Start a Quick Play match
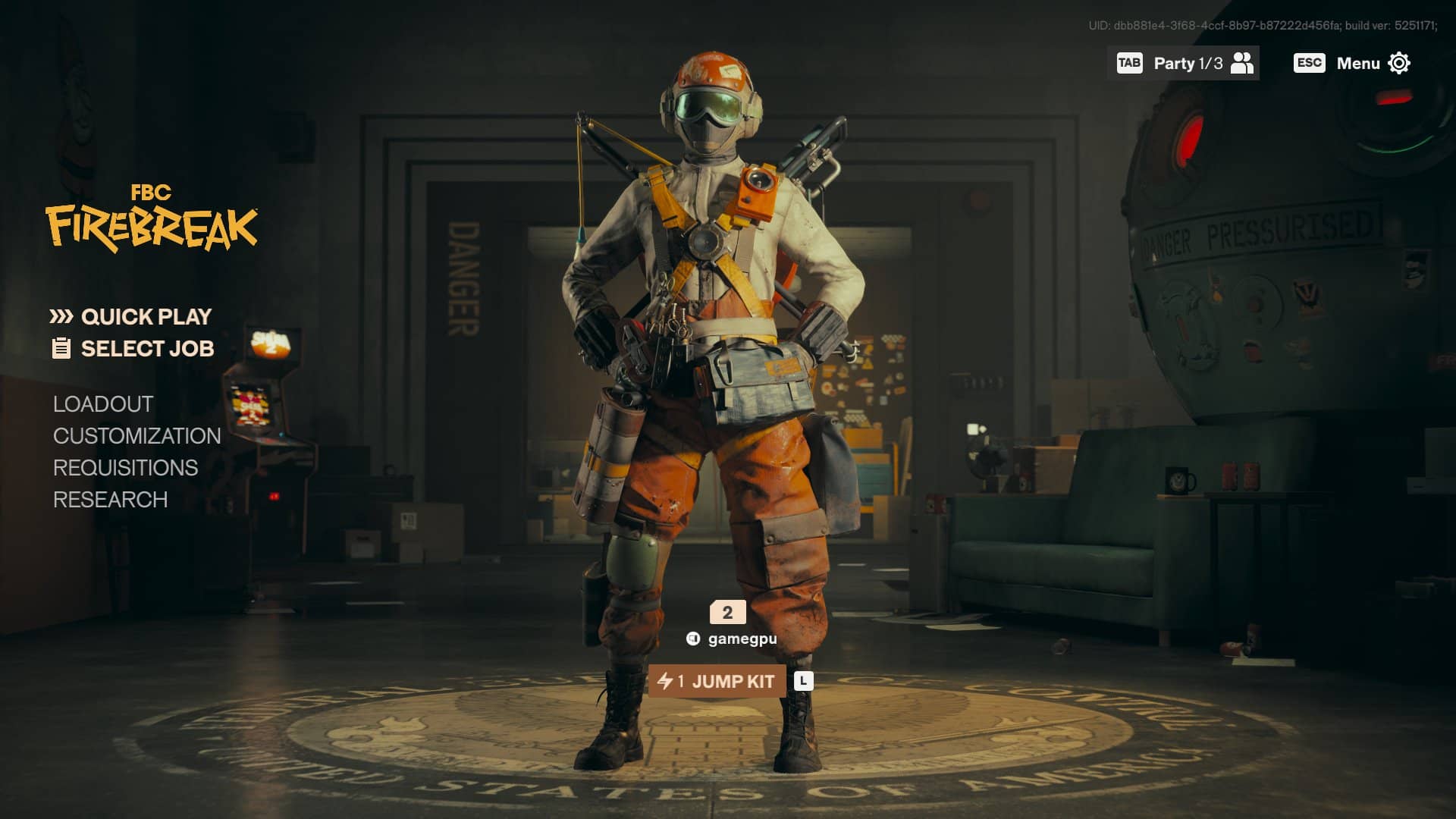Image resolution: width=1456 pixels, height=819 pixels. point(145,316)
